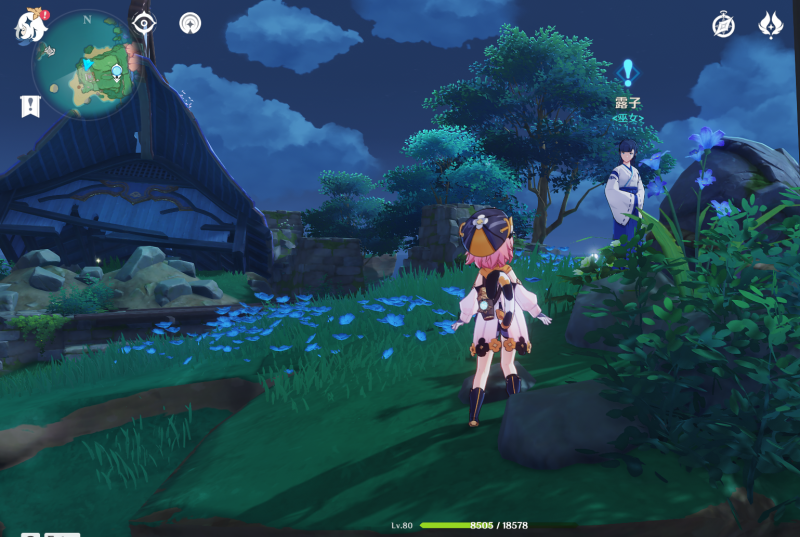Open the compass Adventurer Handbook icon
Image resolution: width=800 pixels, height=537 pixels.
[x=723, y=25]
